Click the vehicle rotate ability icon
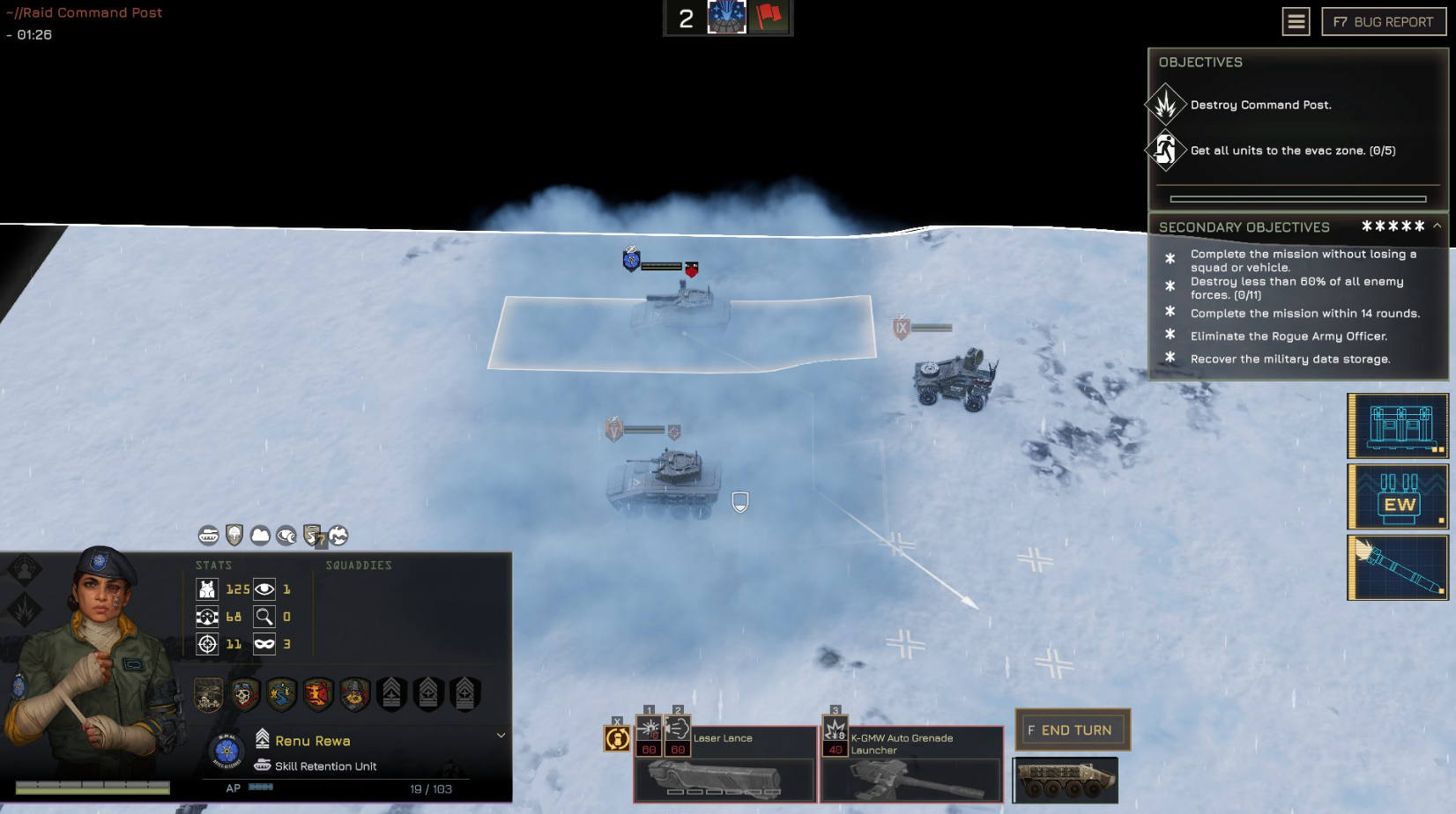This screenshot has height=814, width=1456. pos(617,739)
